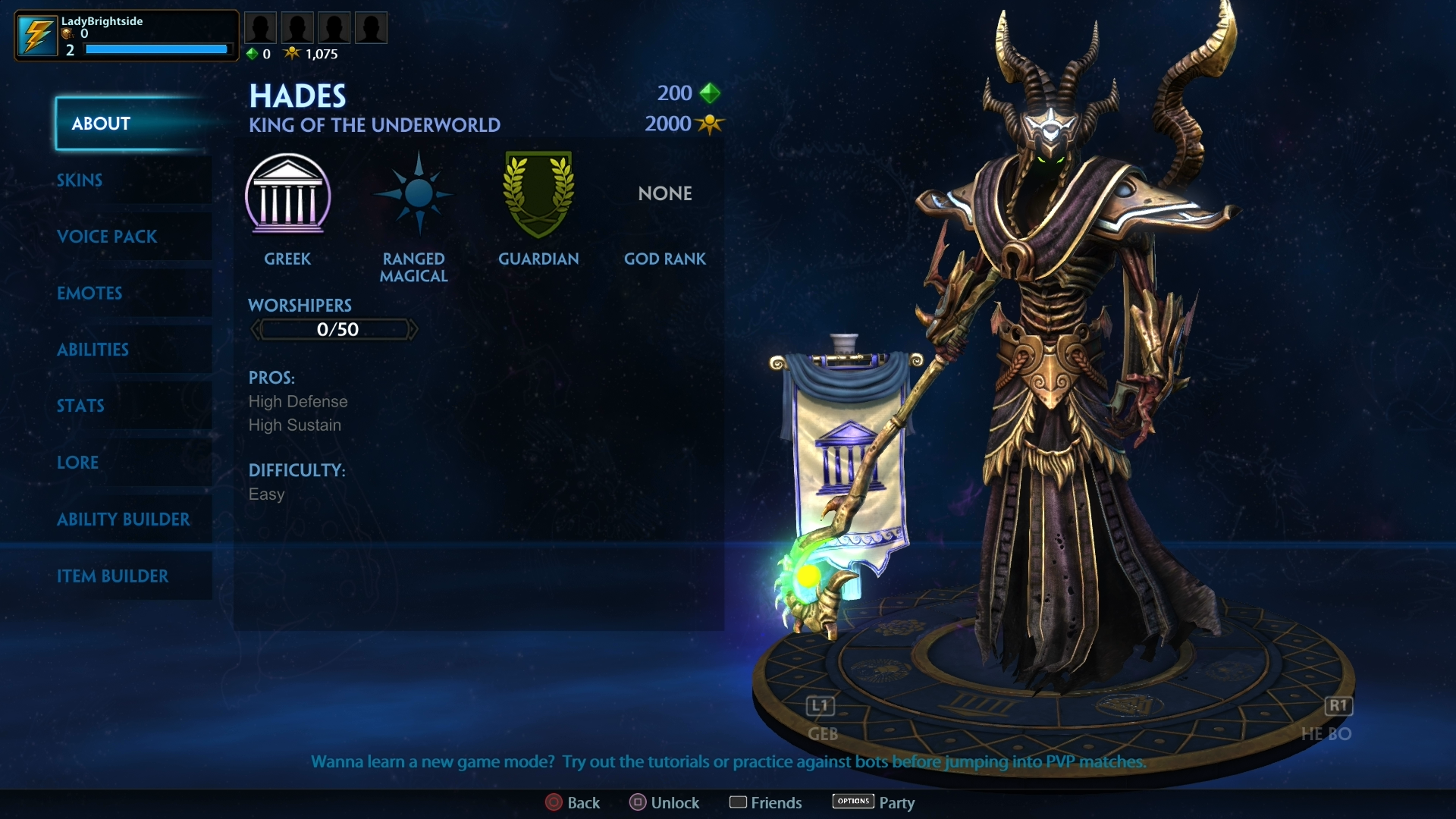Click the green gem icon next to 200
The image size is (1456, 819).
coord(710,93)
